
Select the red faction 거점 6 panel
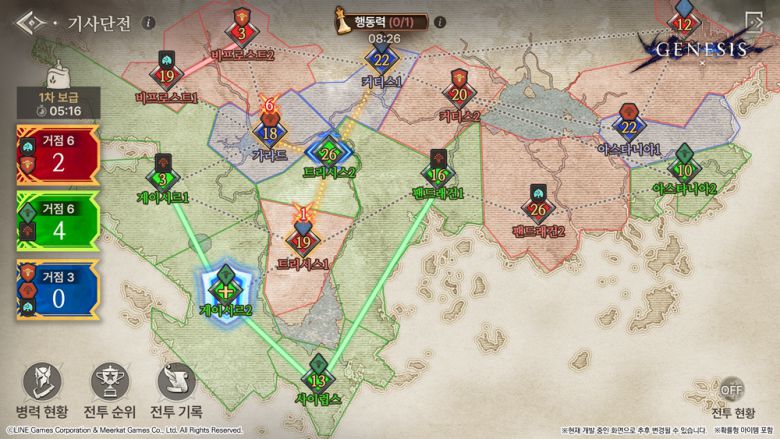[57, 154]
